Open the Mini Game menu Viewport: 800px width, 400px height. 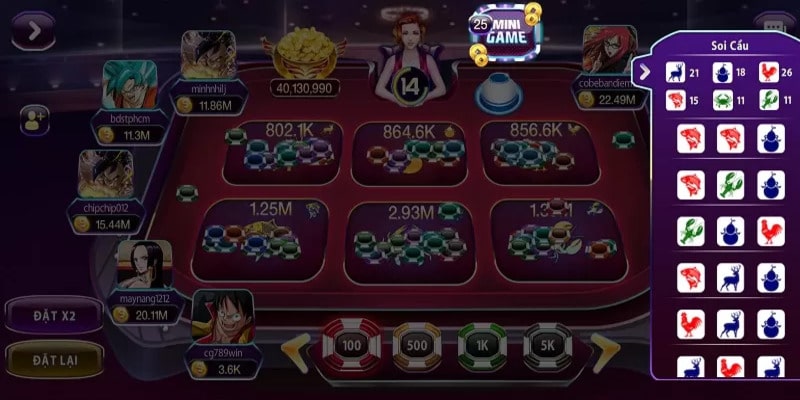click(505, 35)
